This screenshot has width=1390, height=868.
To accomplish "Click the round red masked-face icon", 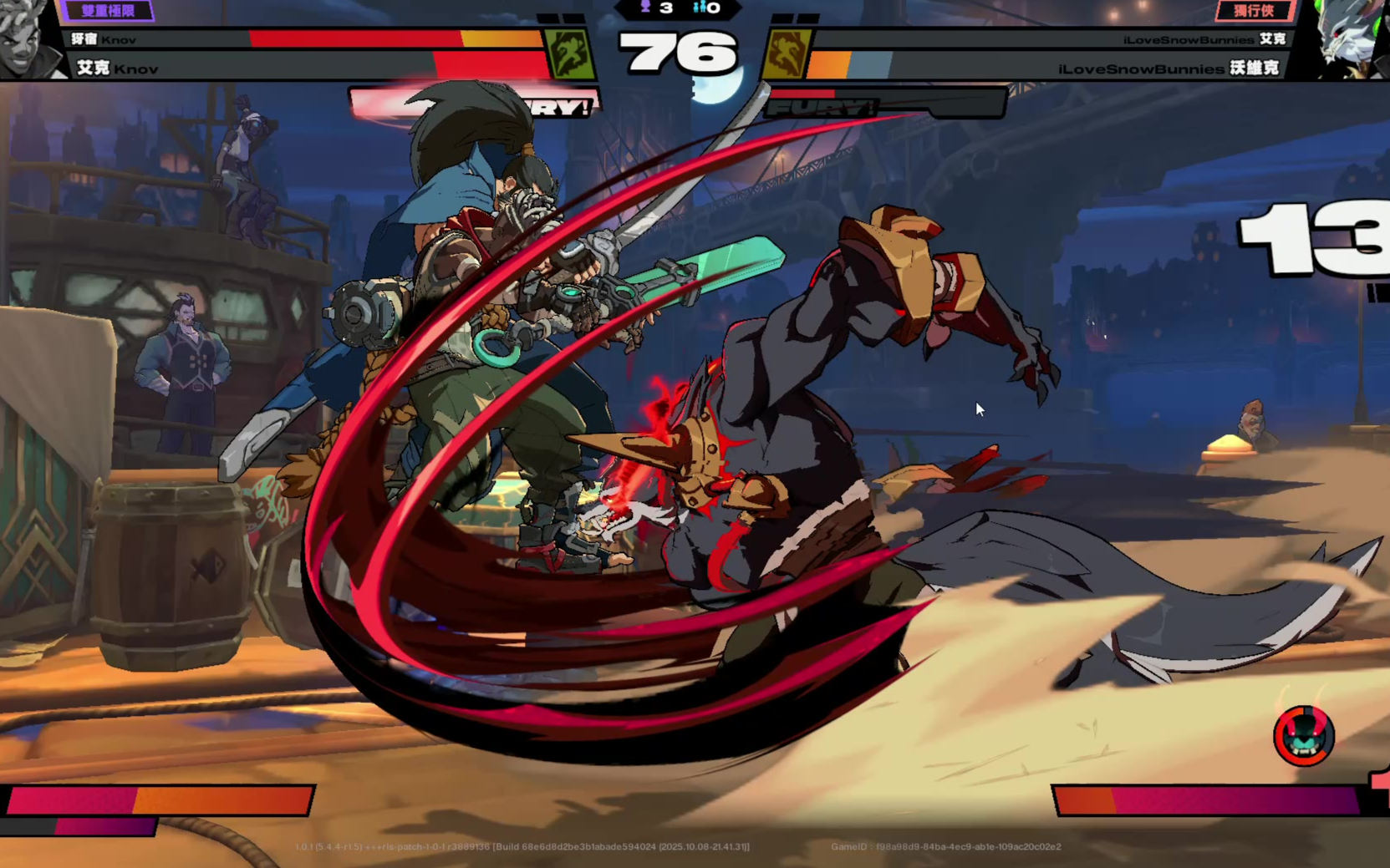I will click(x=1303, y=736).
